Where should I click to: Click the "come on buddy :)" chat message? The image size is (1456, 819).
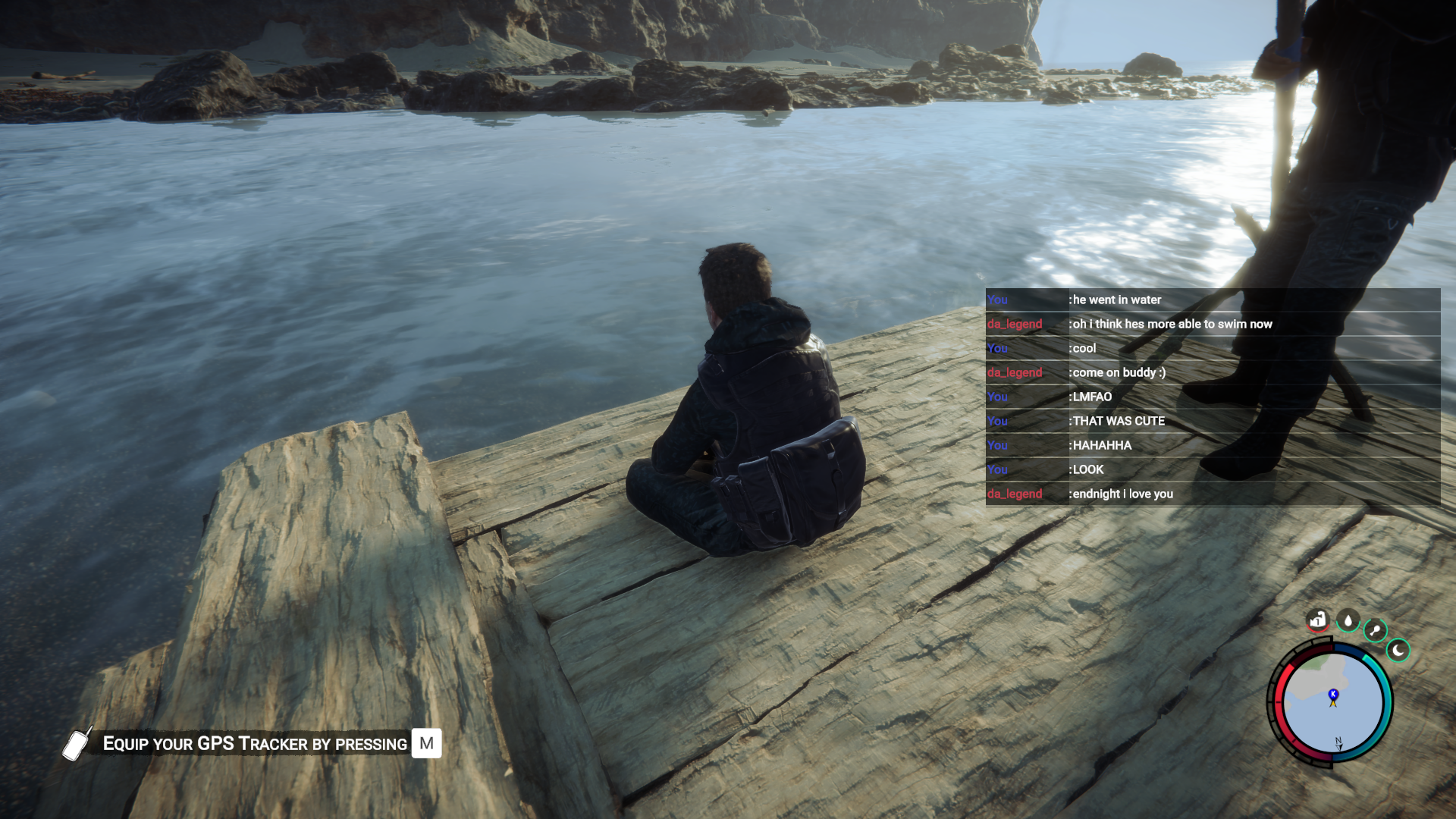(x=1119, y=372)
